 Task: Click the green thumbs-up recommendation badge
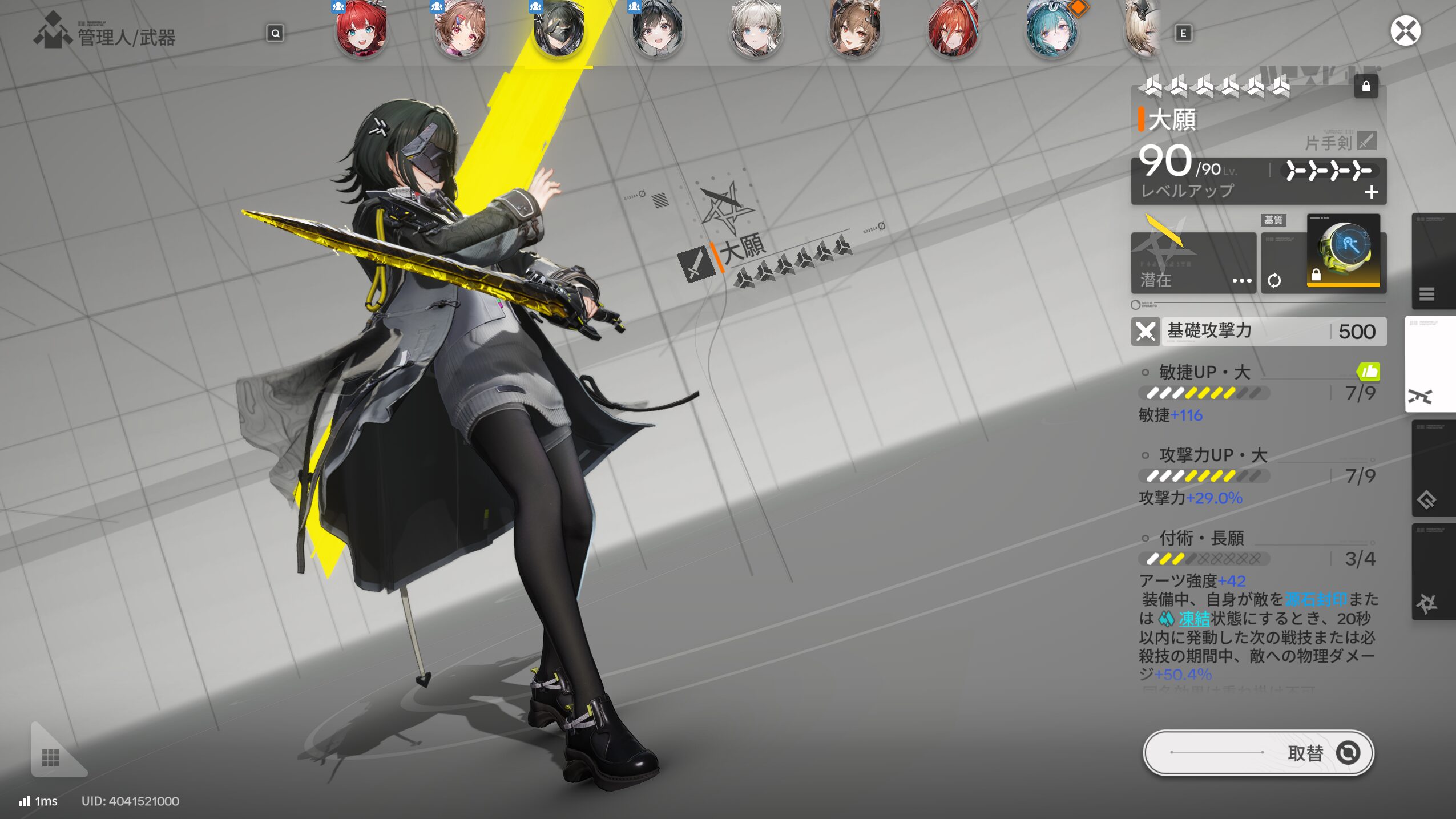[x=1368, y=372]
